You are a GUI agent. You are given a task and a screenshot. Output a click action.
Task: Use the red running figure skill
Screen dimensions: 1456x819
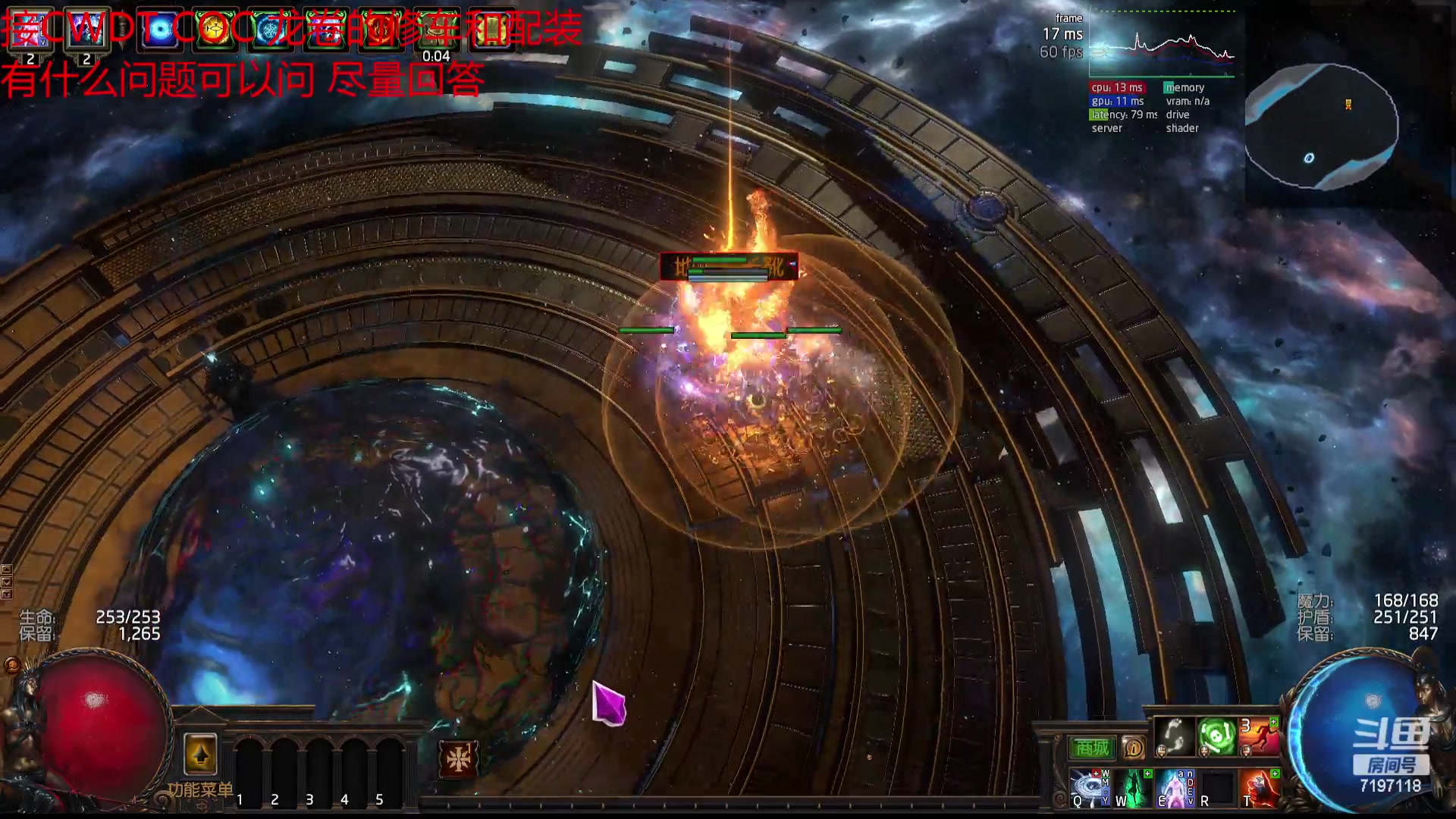pos(1259,736)
